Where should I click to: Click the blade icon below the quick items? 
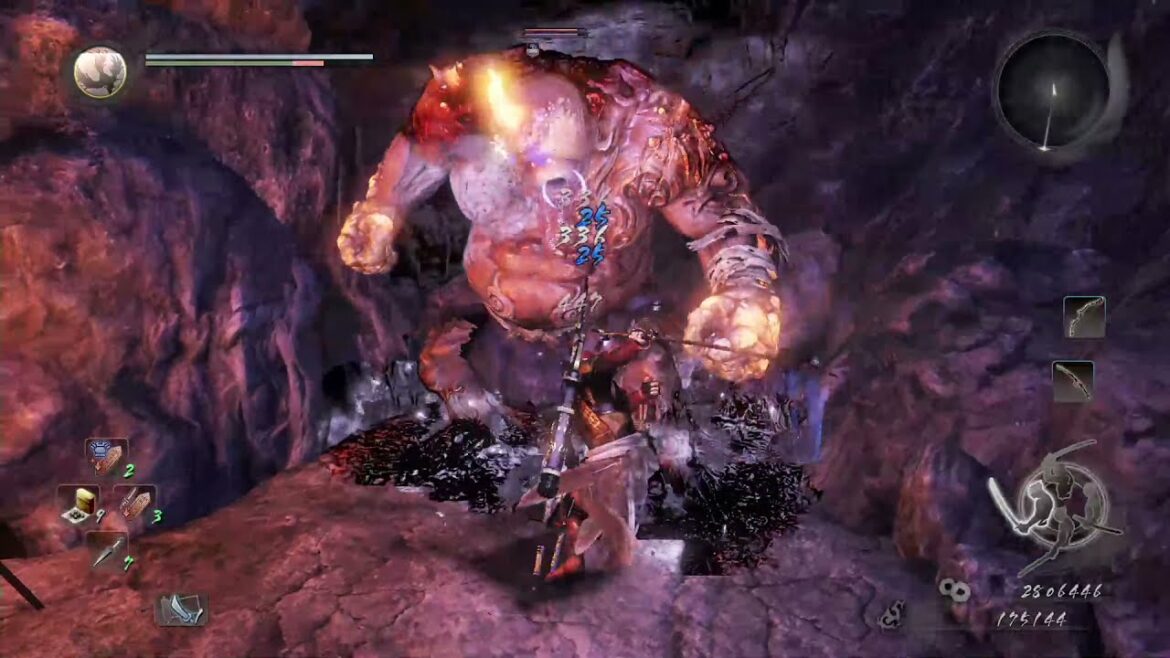[180, 609]
